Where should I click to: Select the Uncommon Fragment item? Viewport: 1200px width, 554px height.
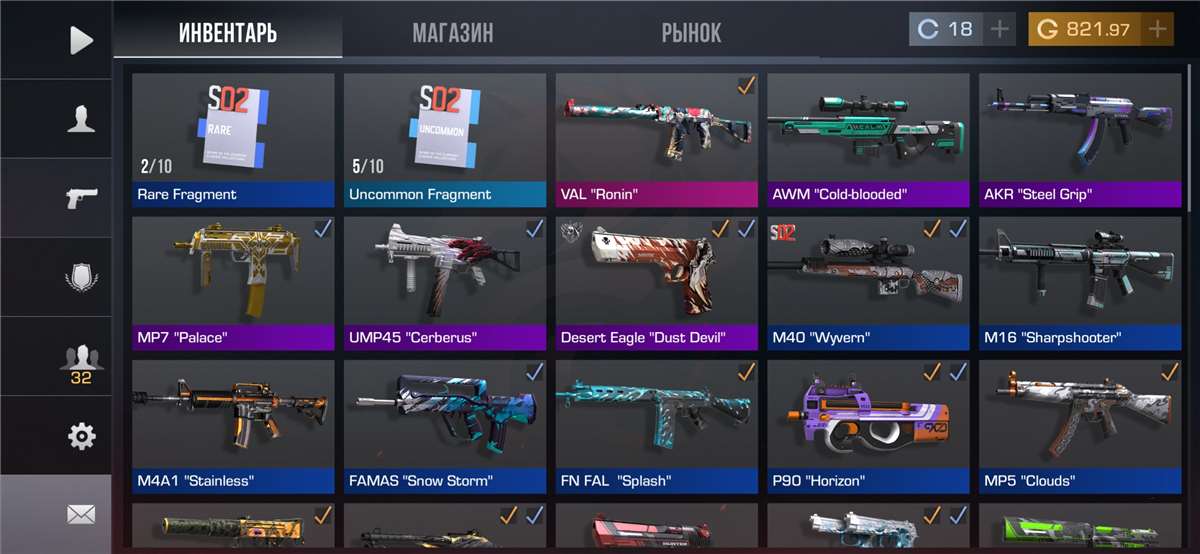tap(445, 139)
